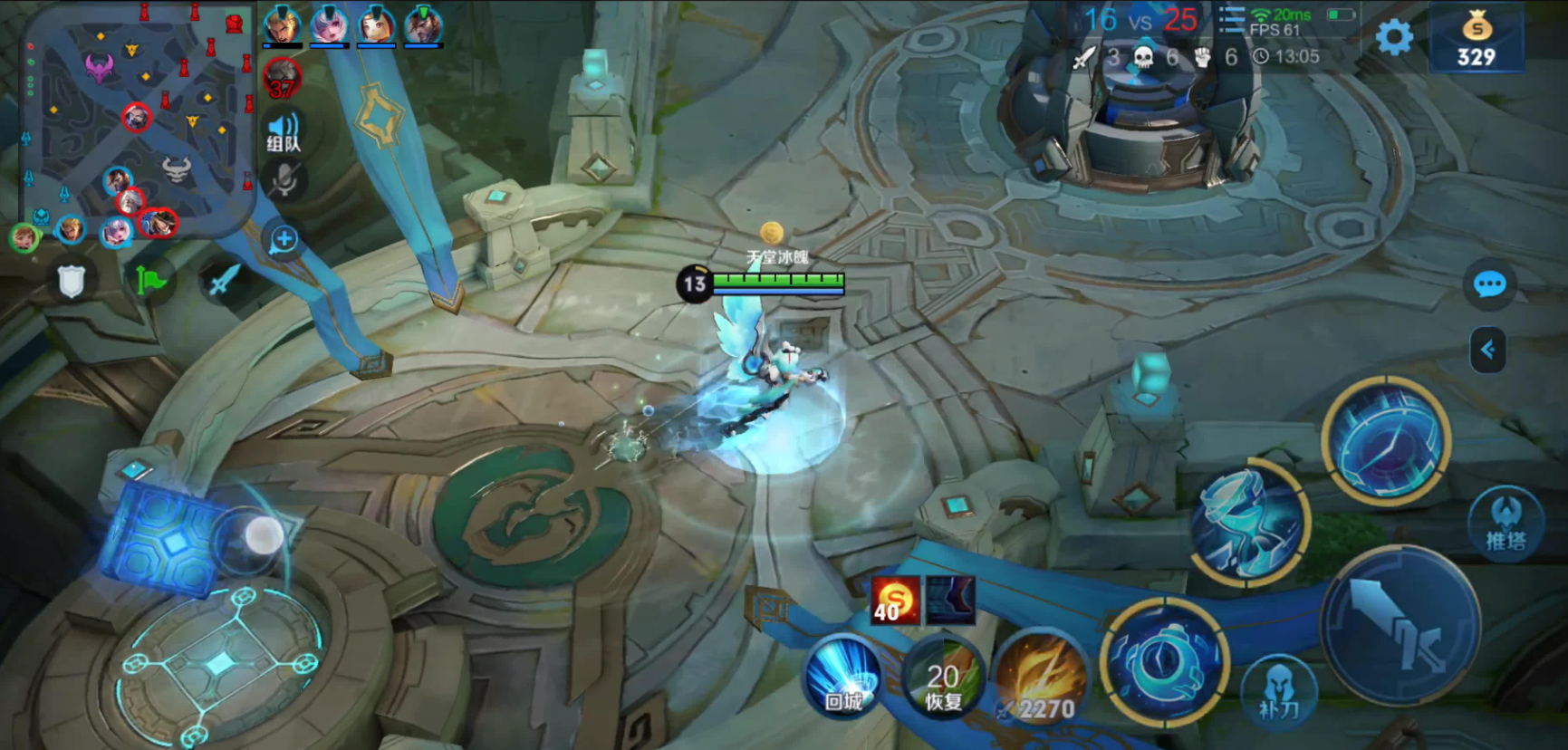This screenshot has width=1568, height=750.
Task: Open the scoreboard list icon
Action: tap(1231, 20)
